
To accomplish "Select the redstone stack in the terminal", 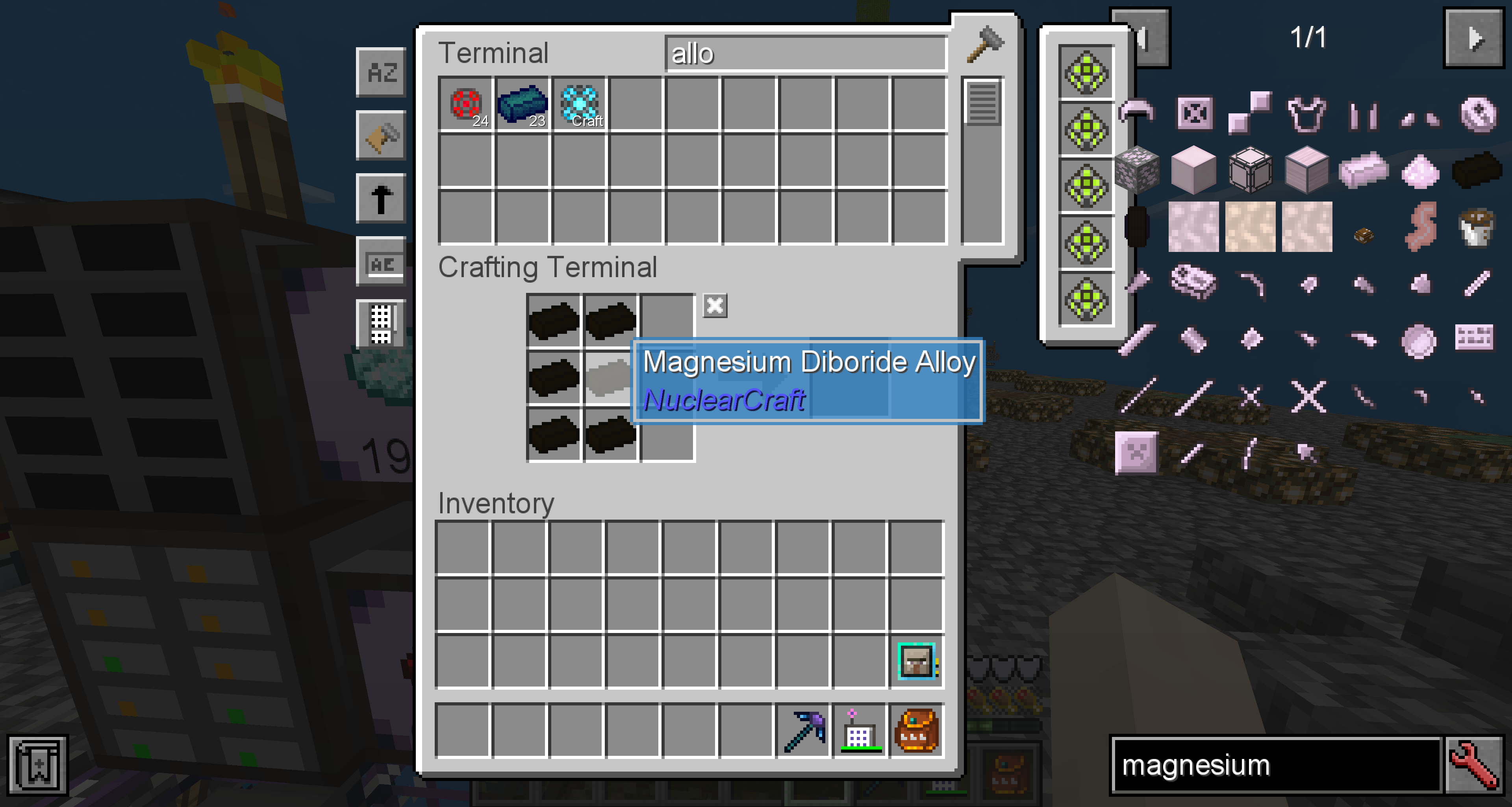I will coord(465,104).
